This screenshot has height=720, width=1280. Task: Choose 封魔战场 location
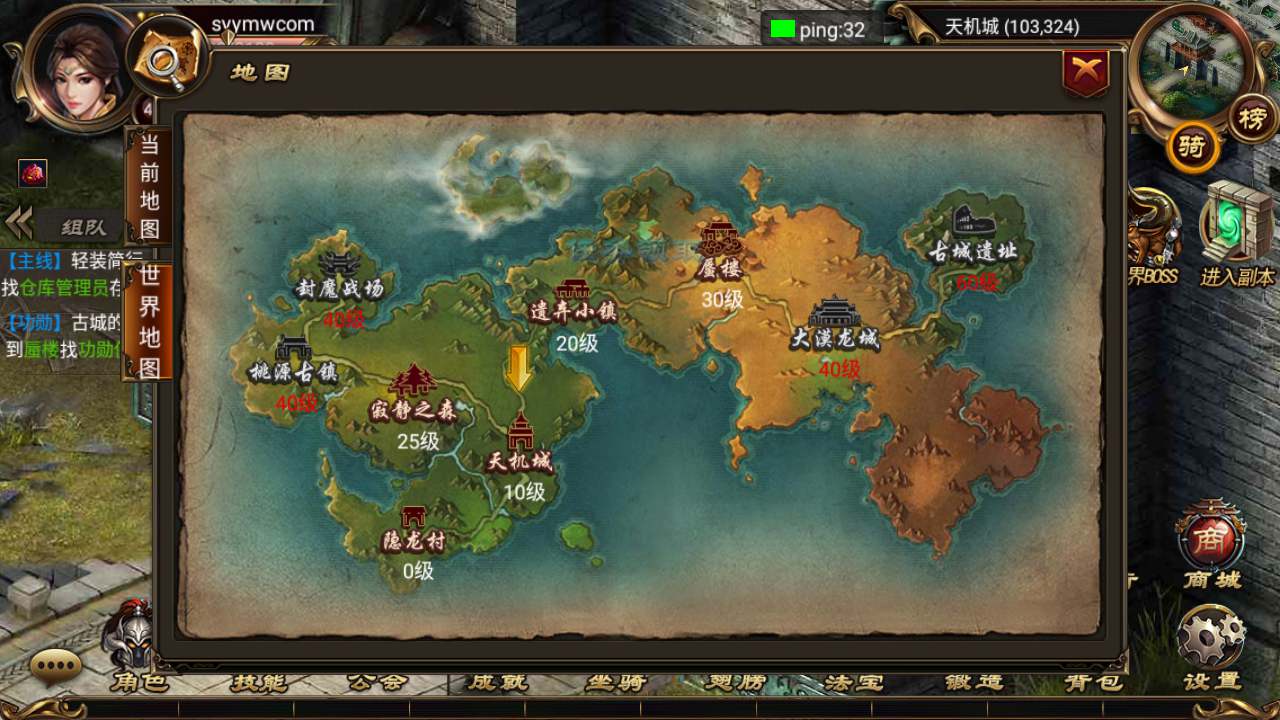pyautogui.click(x=339, y=274)
